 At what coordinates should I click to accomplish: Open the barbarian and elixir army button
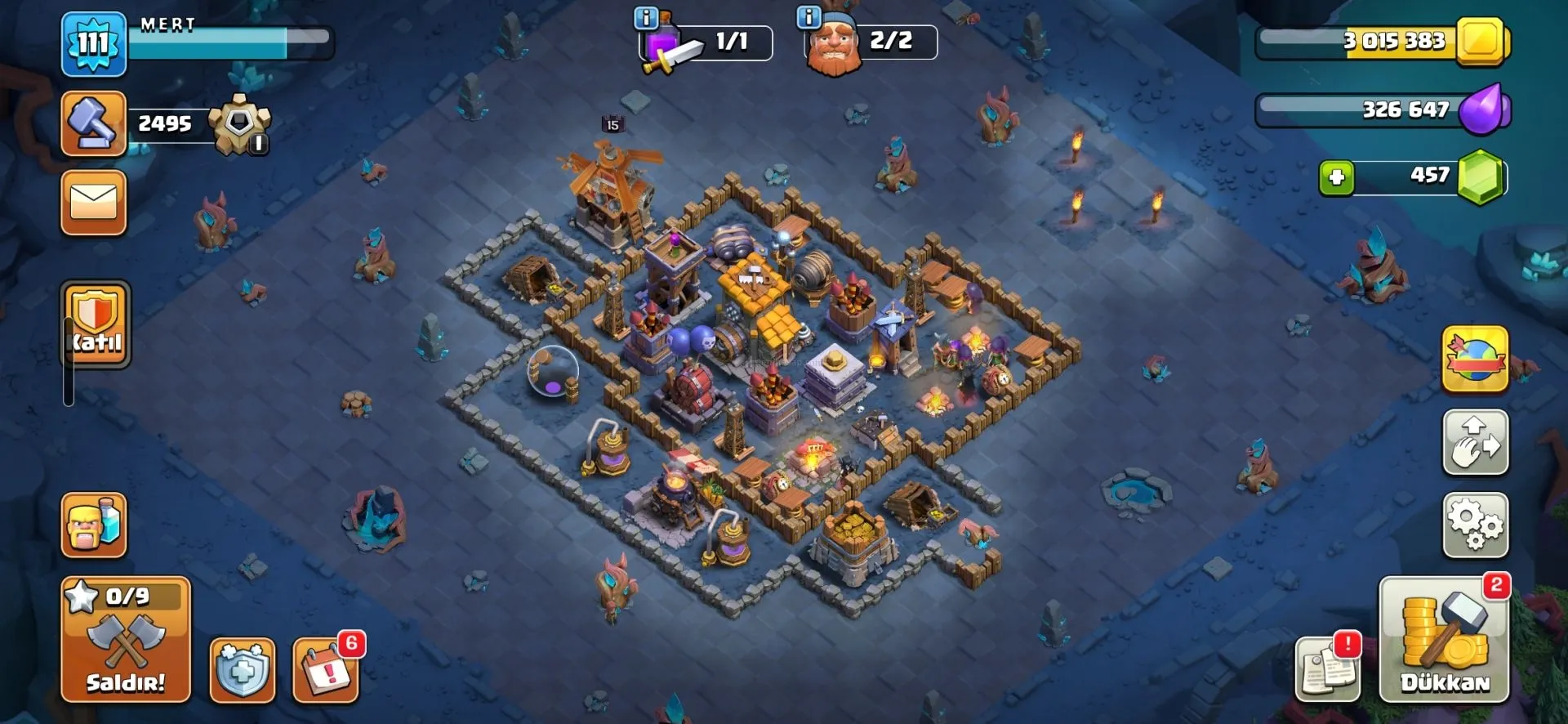pos(94,525)
